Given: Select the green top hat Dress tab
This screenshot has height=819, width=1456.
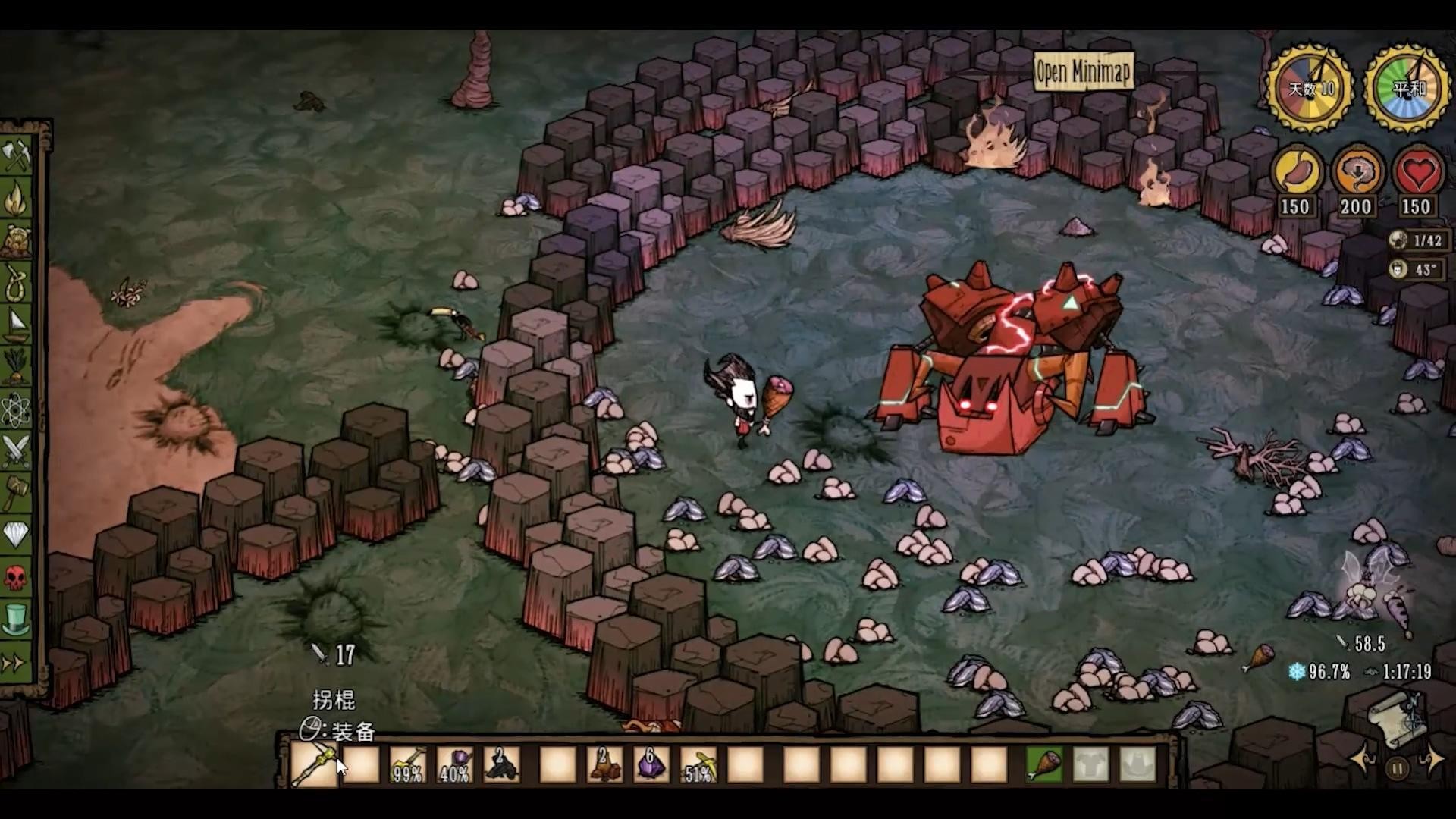Looking at the screenshot, I should coord(17,619).
